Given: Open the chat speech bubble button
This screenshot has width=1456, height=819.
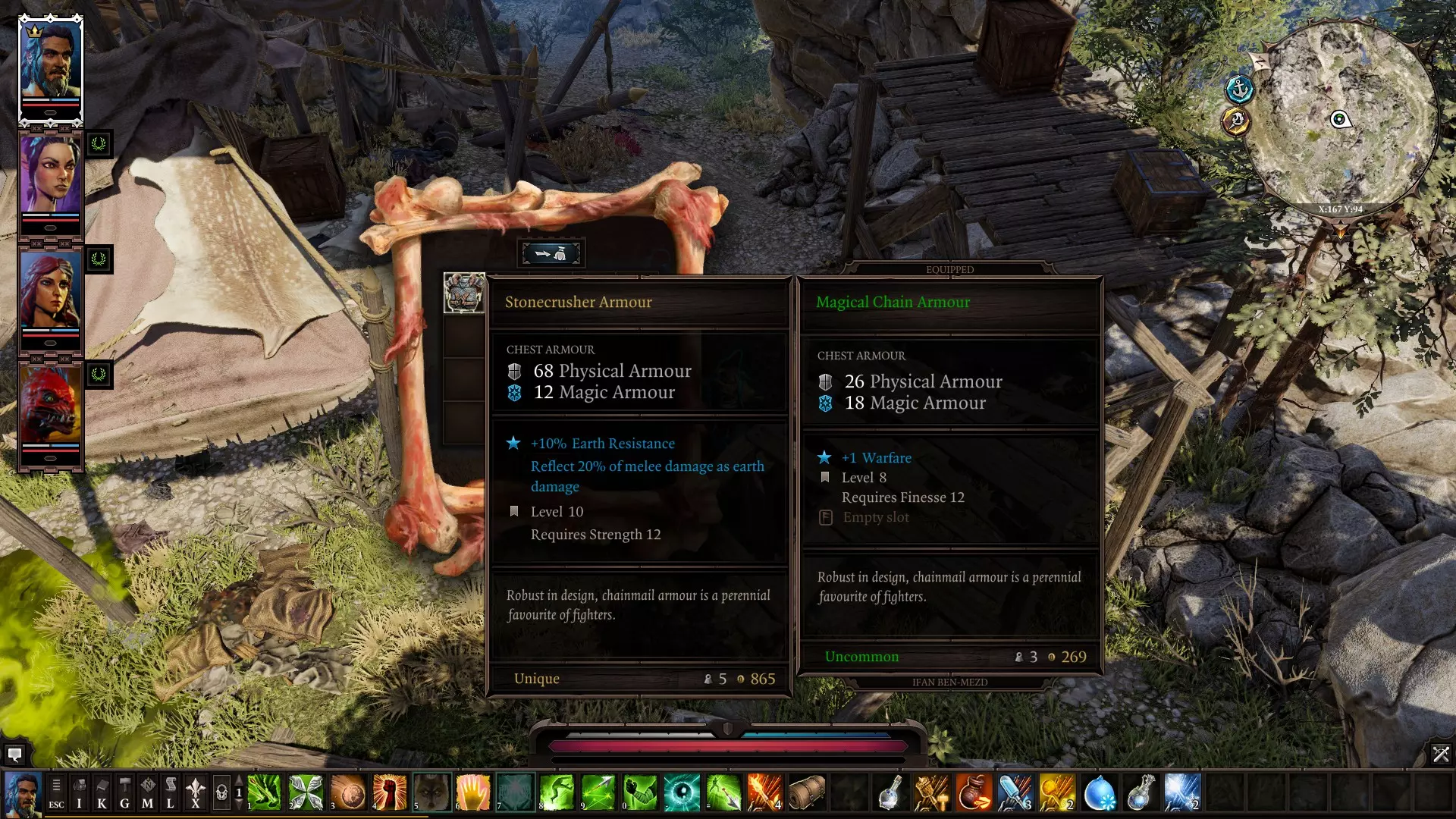Looking at the screenshot, I should (x=14, y=755).
